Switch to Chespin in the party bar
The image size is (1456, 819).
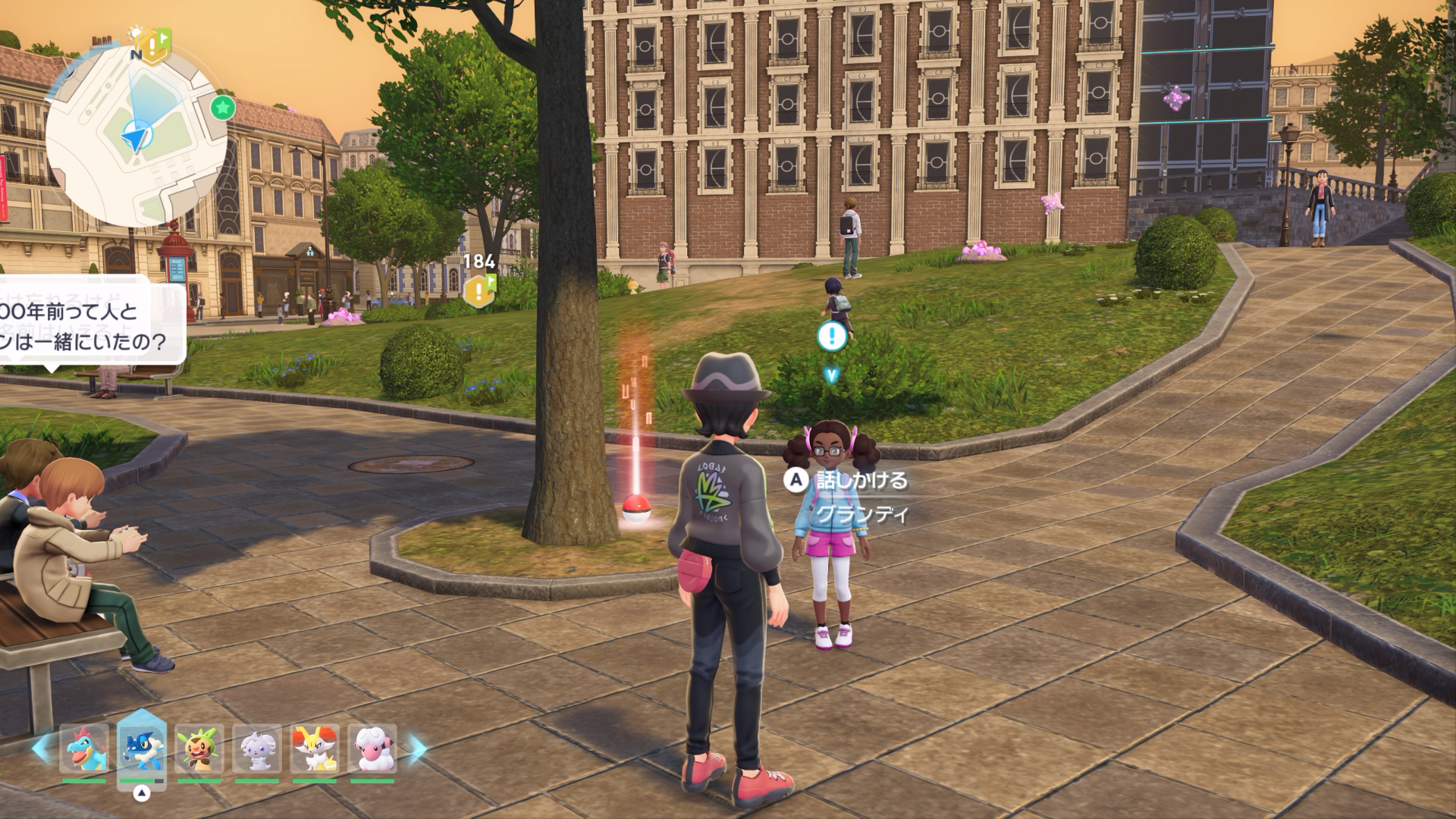pyautogui.click(x=199, y=748)
